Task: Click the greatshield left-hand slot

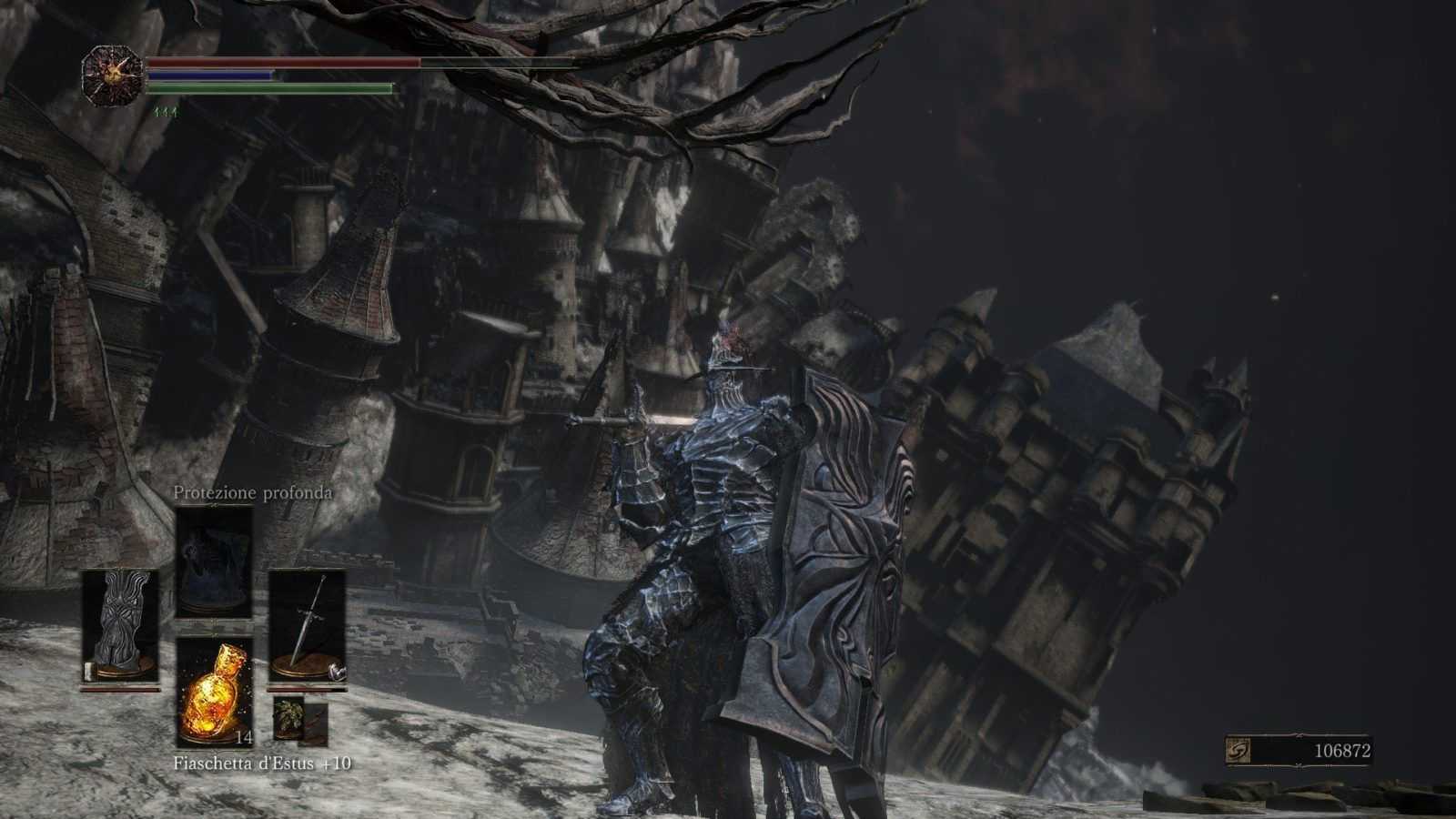Action: (120, 626)
